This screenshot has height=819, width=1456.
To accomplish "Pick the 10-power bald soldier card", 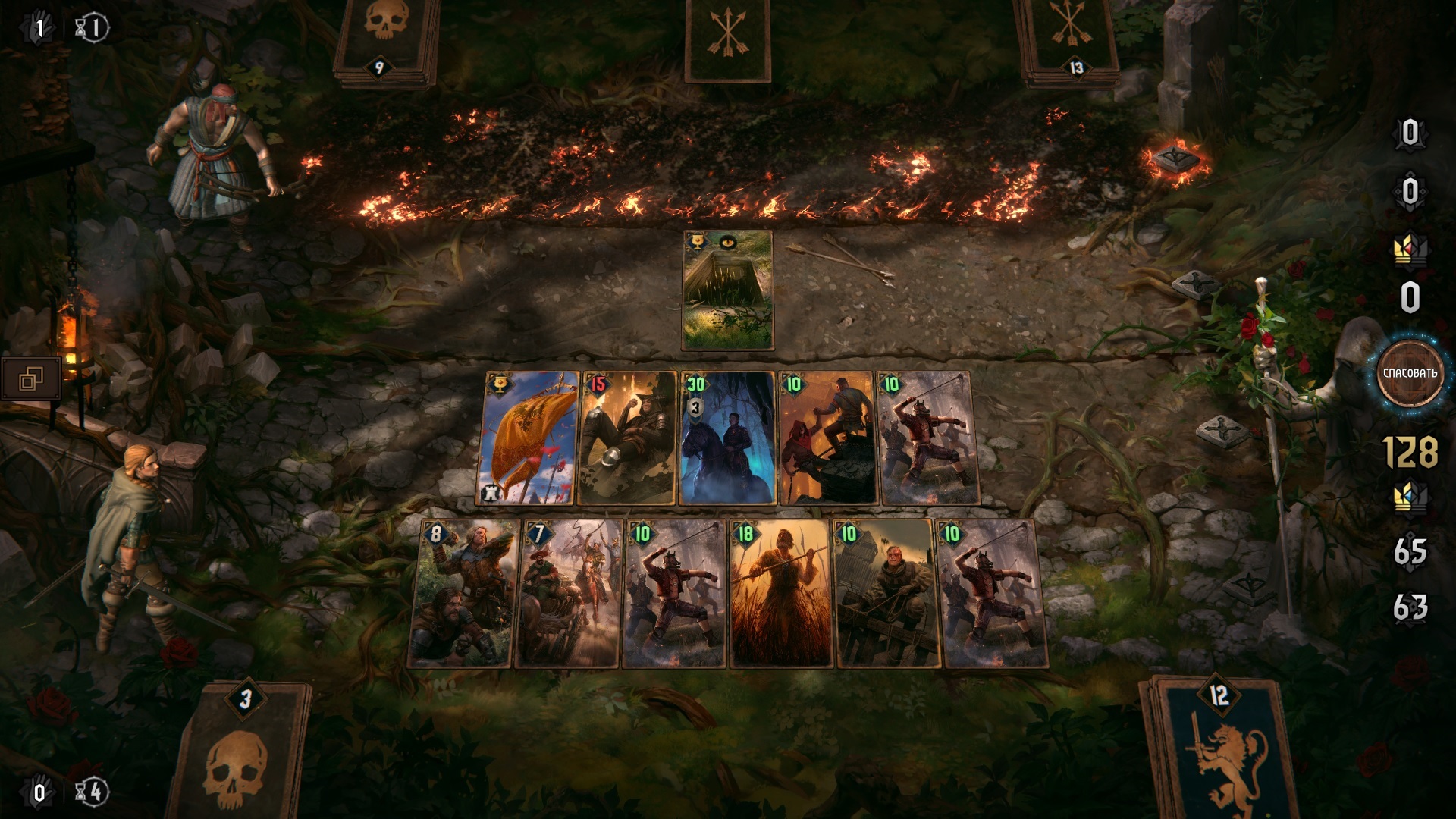I will [886, 594].
